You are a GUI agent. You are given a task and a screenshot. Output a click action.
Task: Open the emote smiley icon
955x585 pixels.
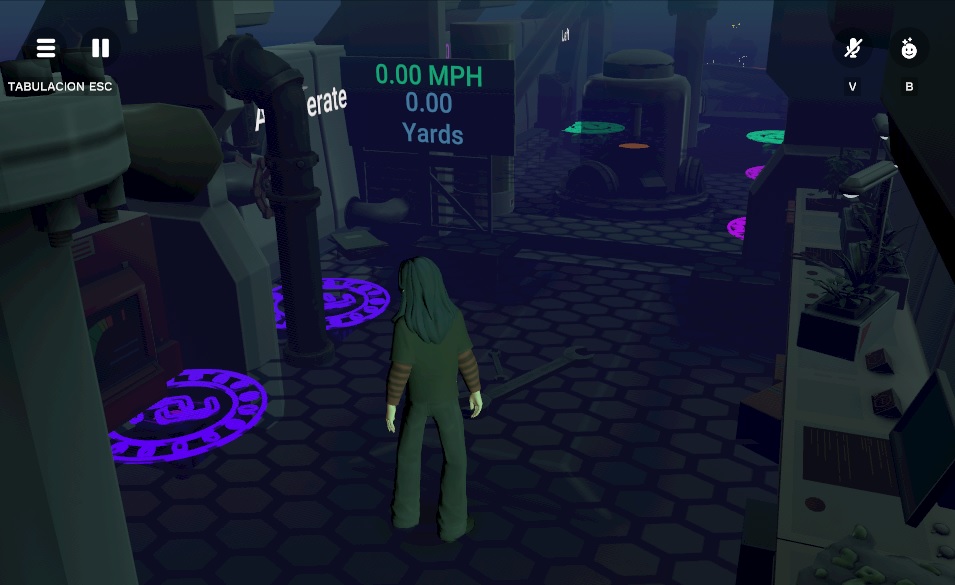909,48
